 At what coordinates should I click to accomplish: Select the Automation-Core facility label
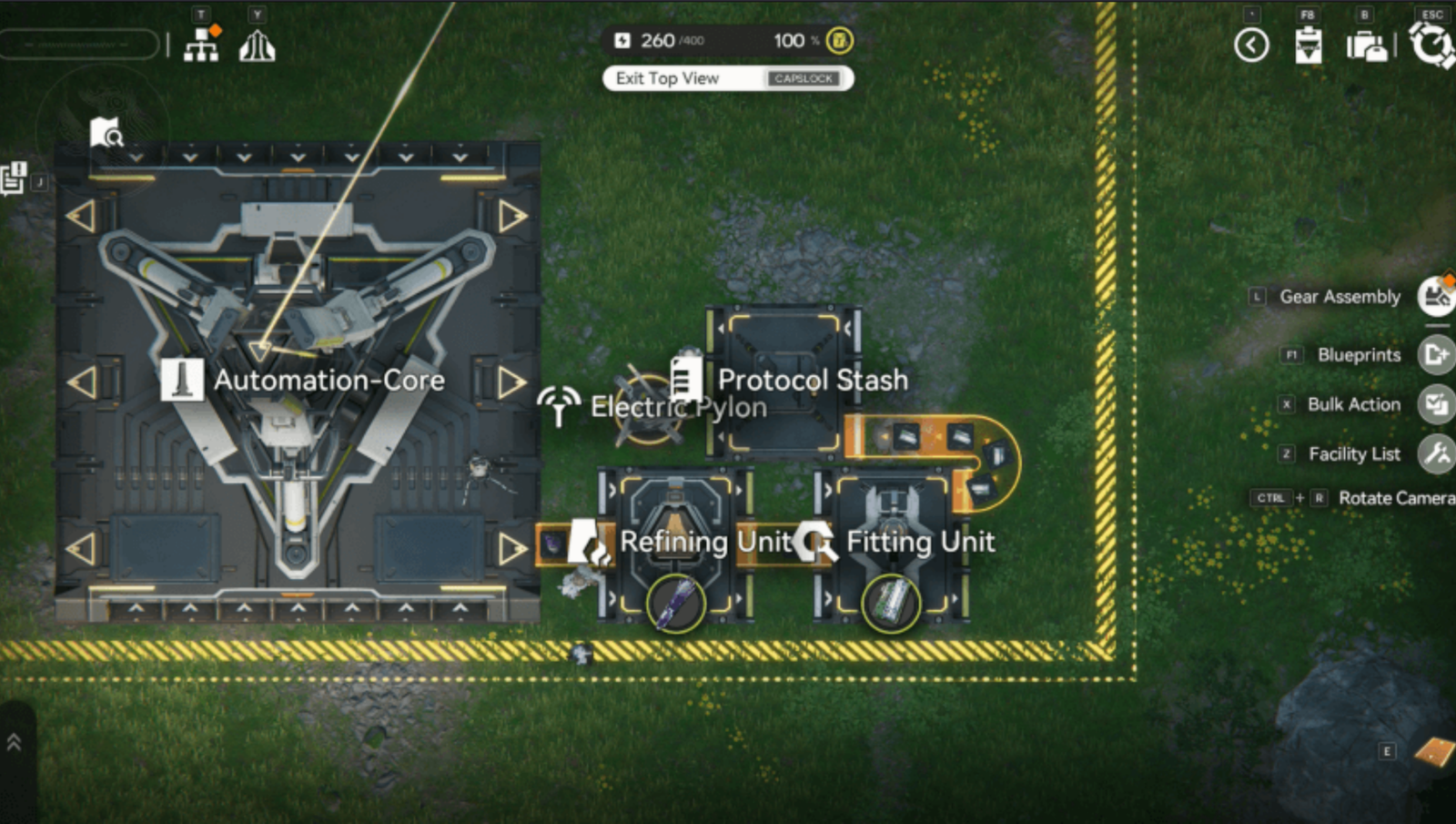coord(329,380)
